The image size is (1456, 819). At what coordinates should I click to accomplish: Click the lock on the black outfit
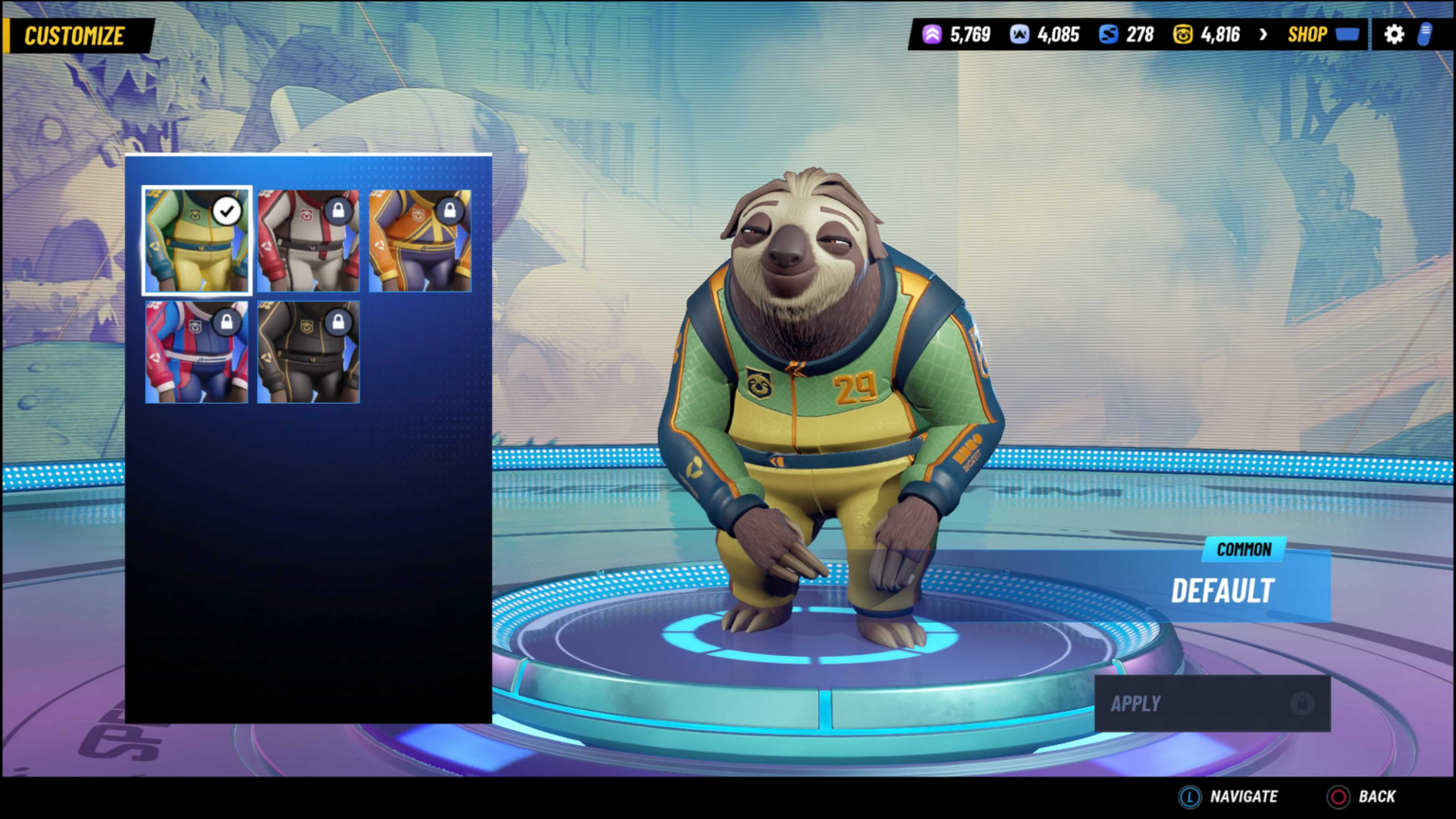(339, 322)
